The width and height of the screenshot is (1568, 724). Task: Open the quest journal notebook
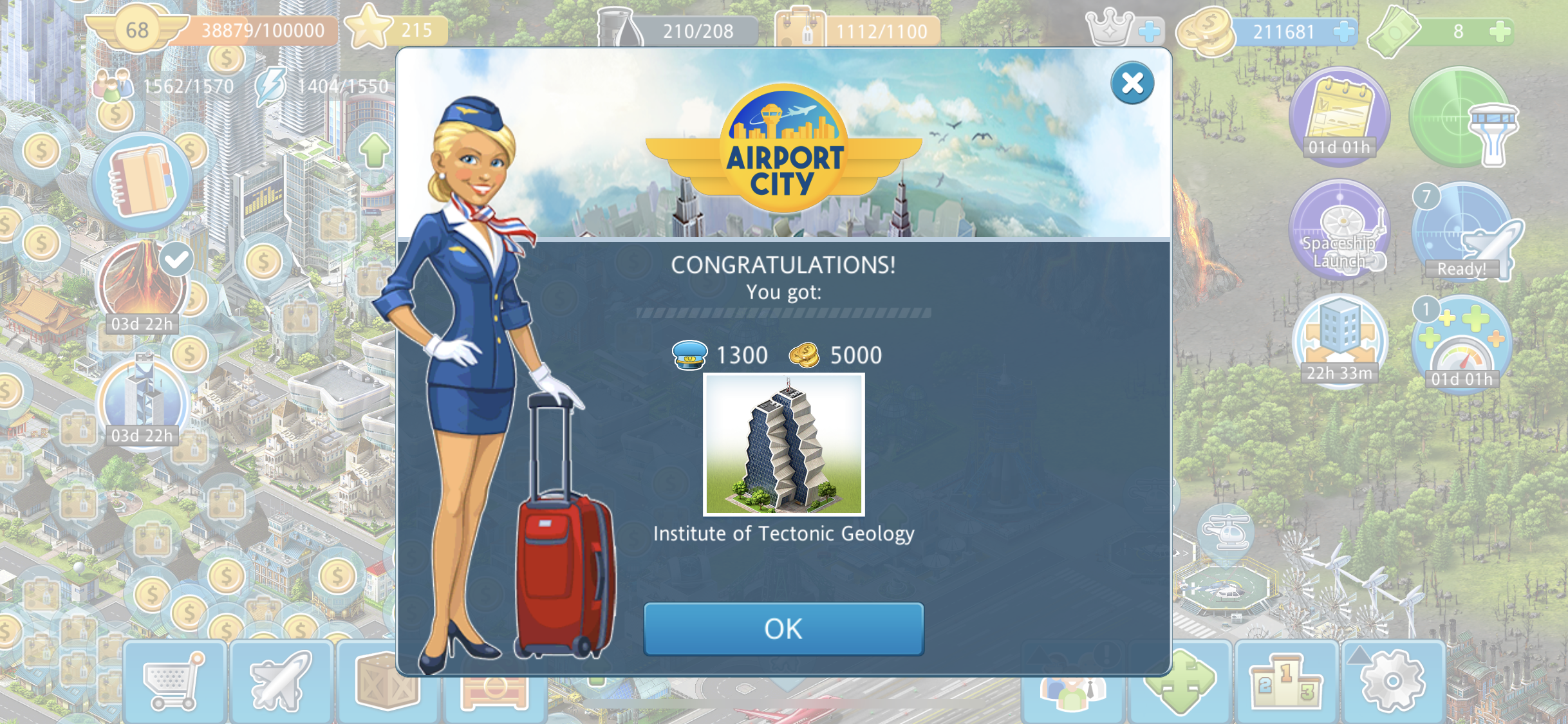coord(142,181)
